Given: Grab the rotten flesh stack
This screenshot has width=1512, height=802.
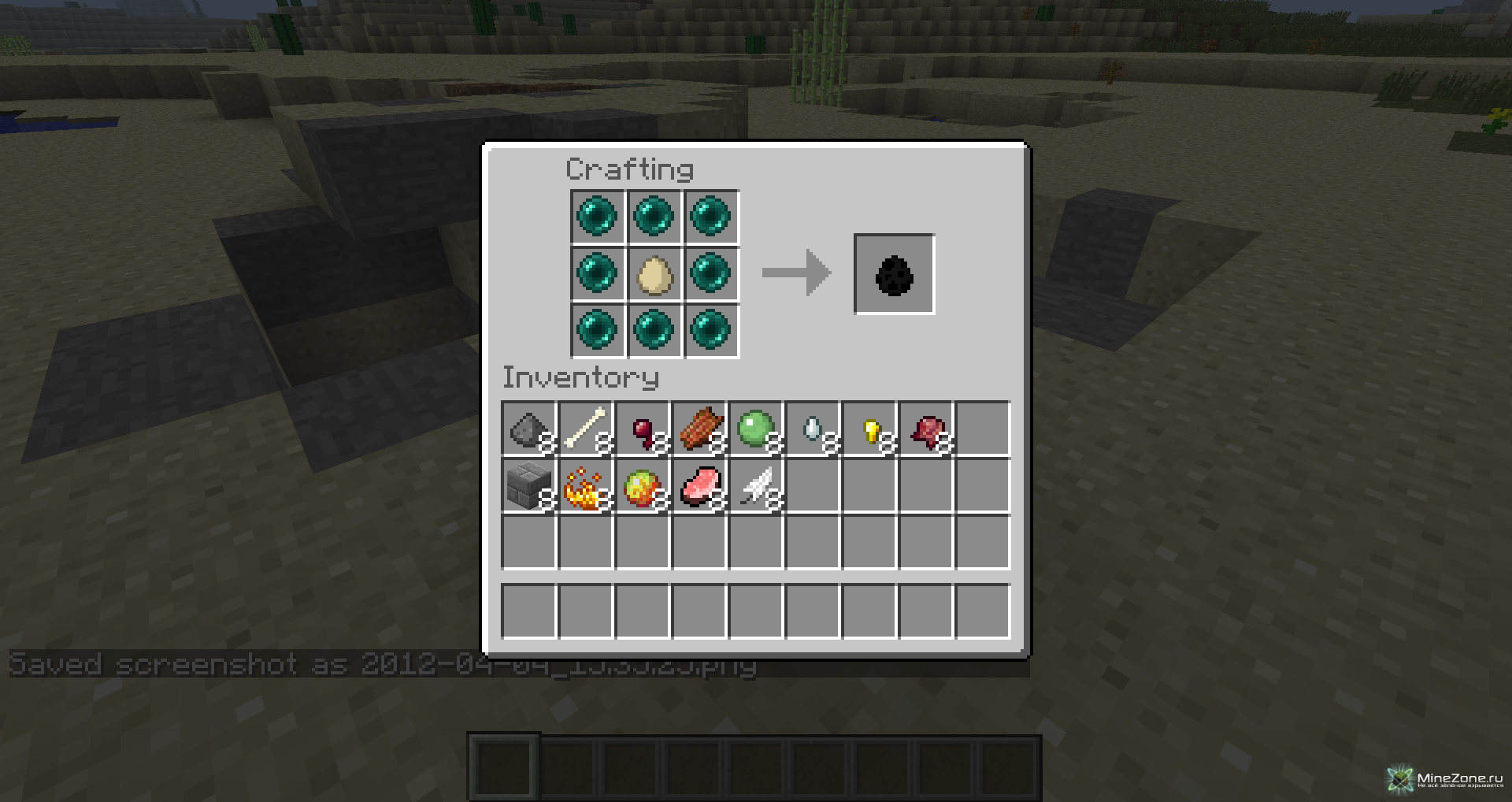Looking at the screenshot, I should (x=699, y=429).
